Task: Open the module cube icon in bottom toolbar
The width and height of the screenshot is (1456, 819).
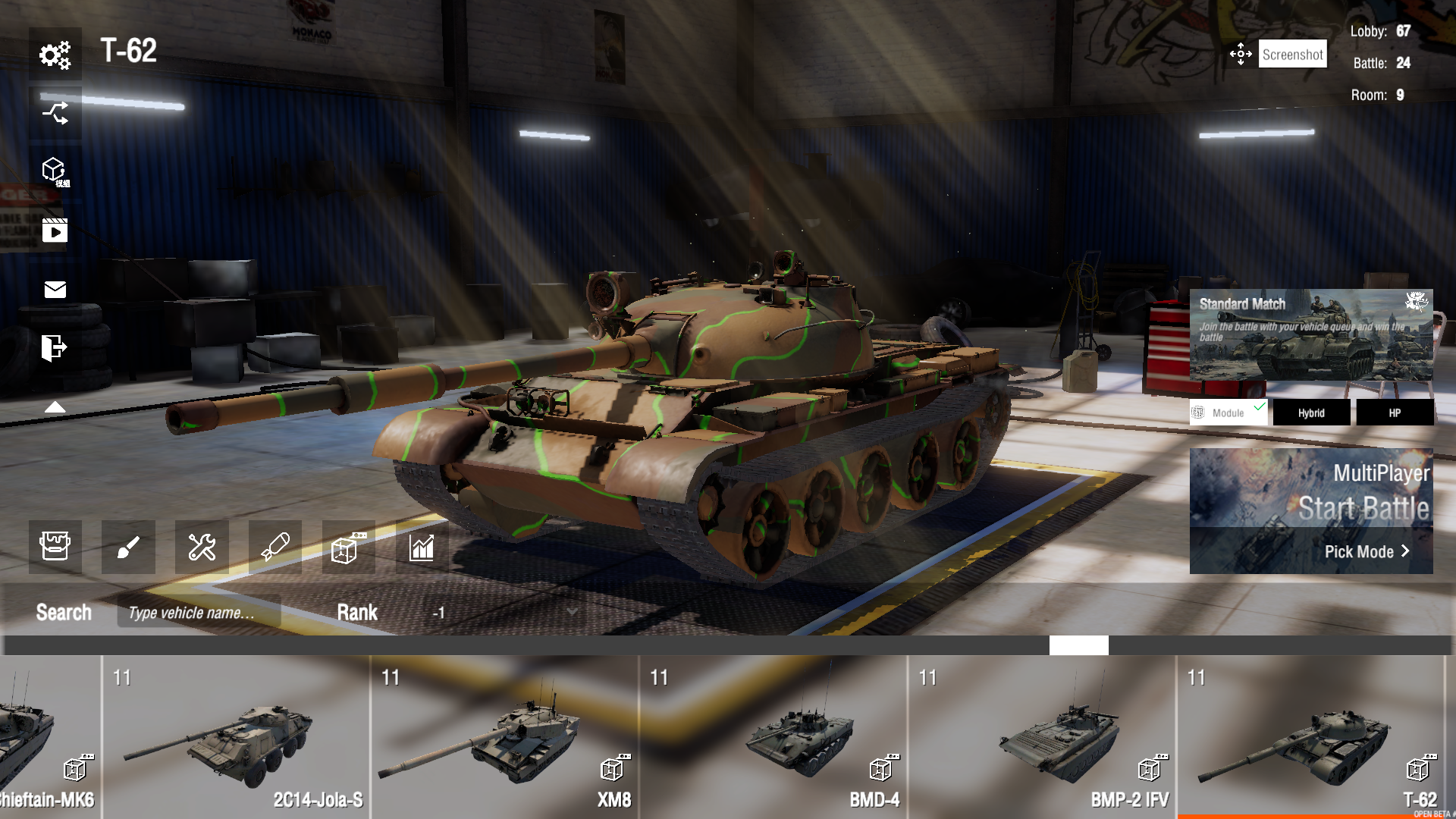Action: 347,548
